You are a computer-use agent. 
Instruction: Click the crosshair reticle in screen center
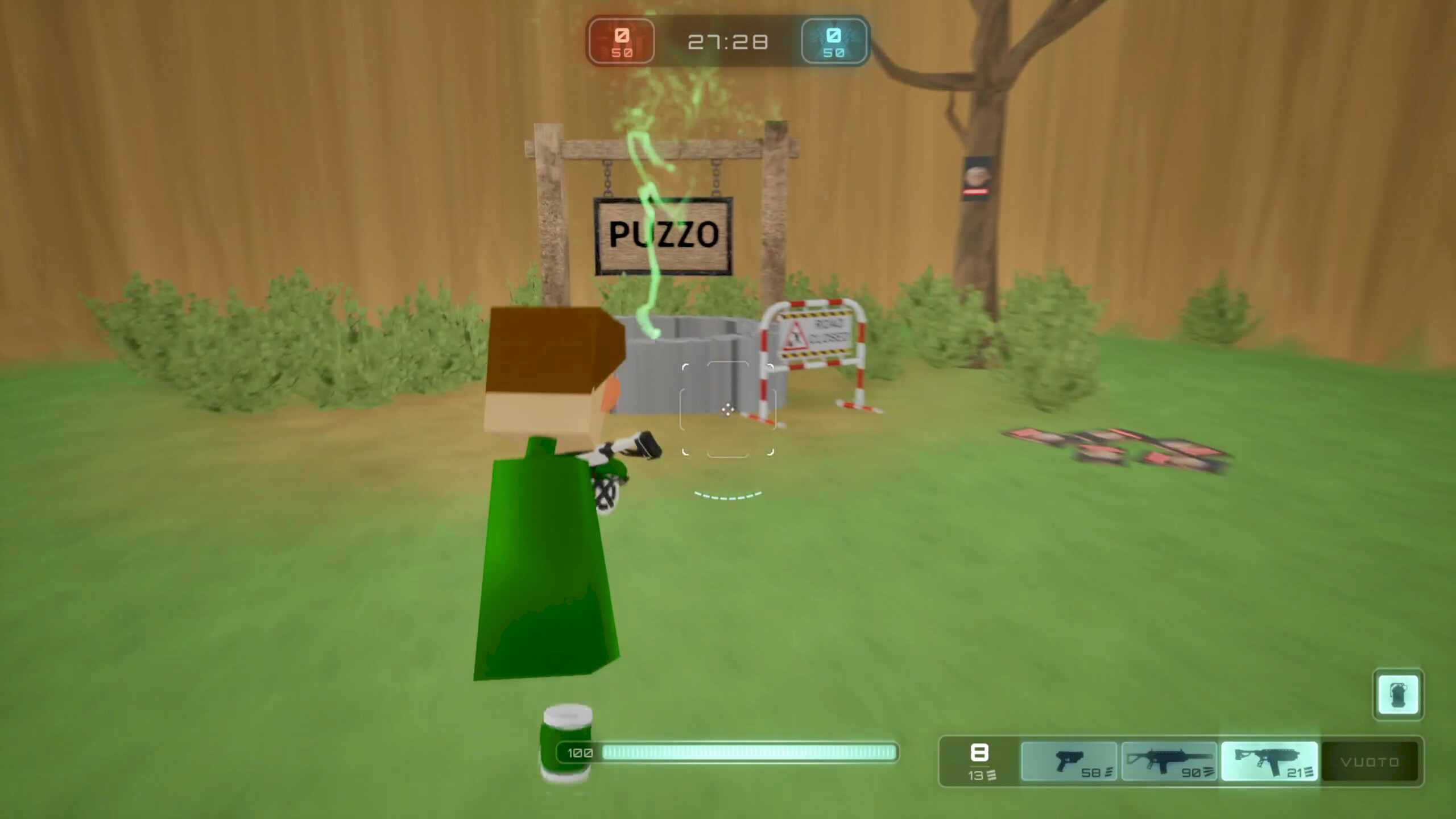tap(728, 409)
